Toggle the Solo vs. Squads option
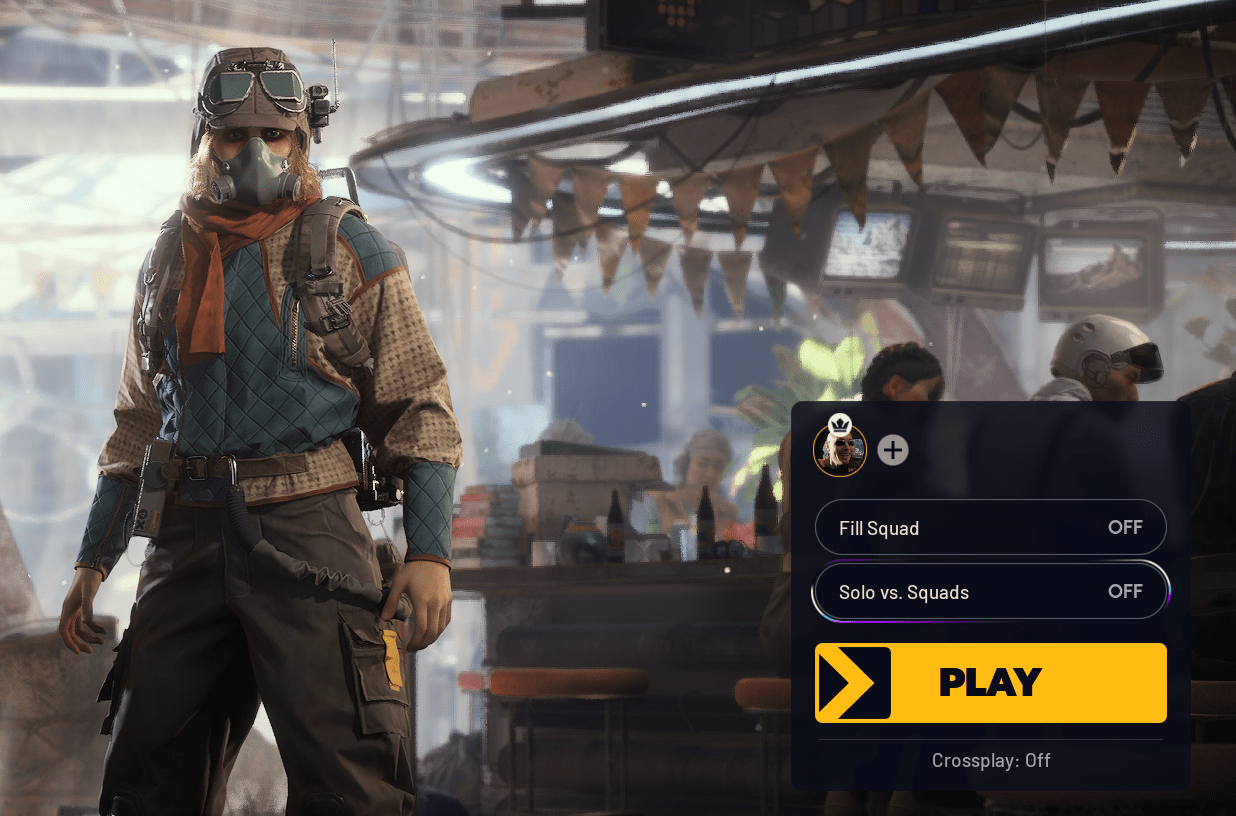 (990, 592)
